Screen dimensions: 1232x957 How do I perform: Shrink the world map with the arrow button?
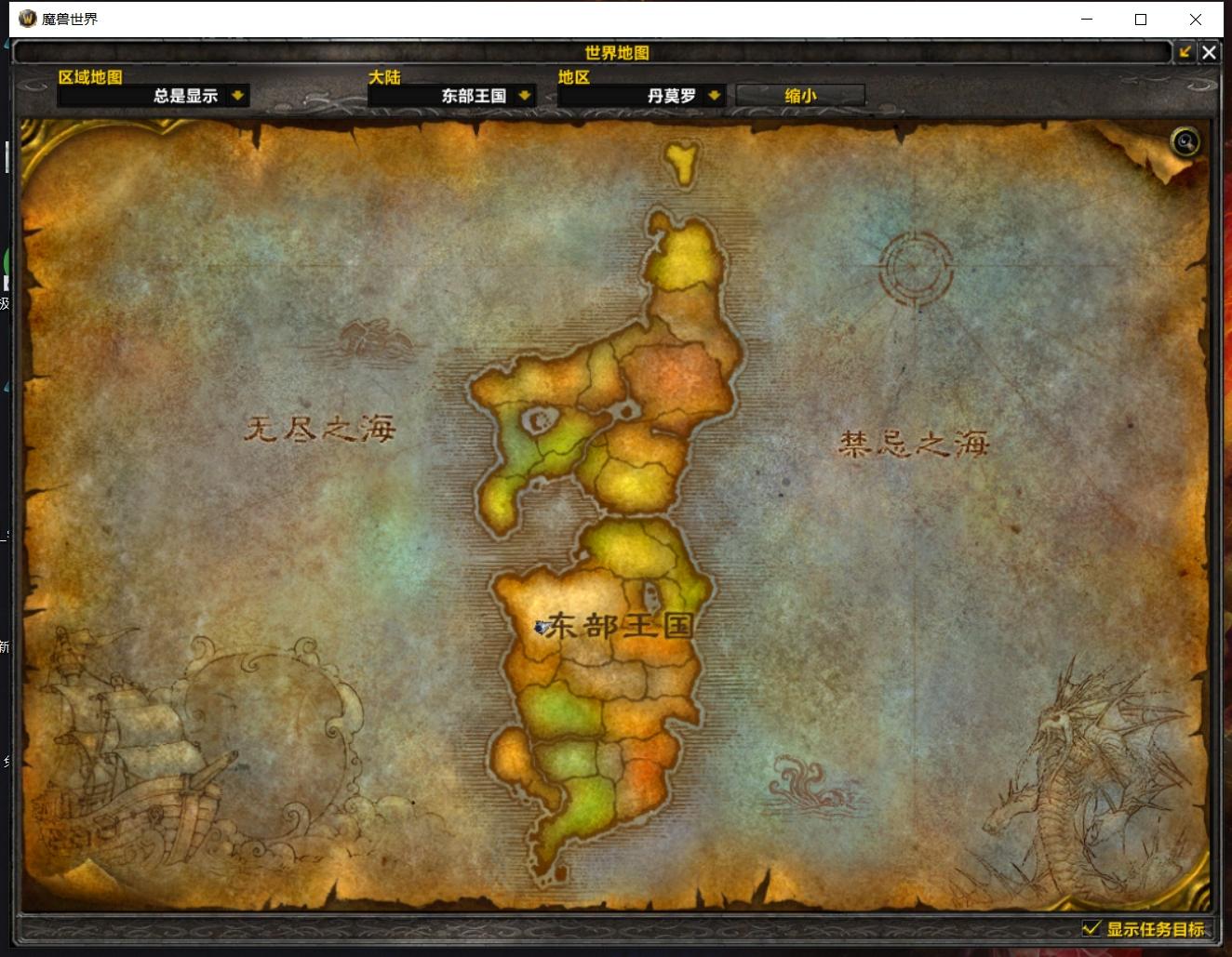[1185, 52]
